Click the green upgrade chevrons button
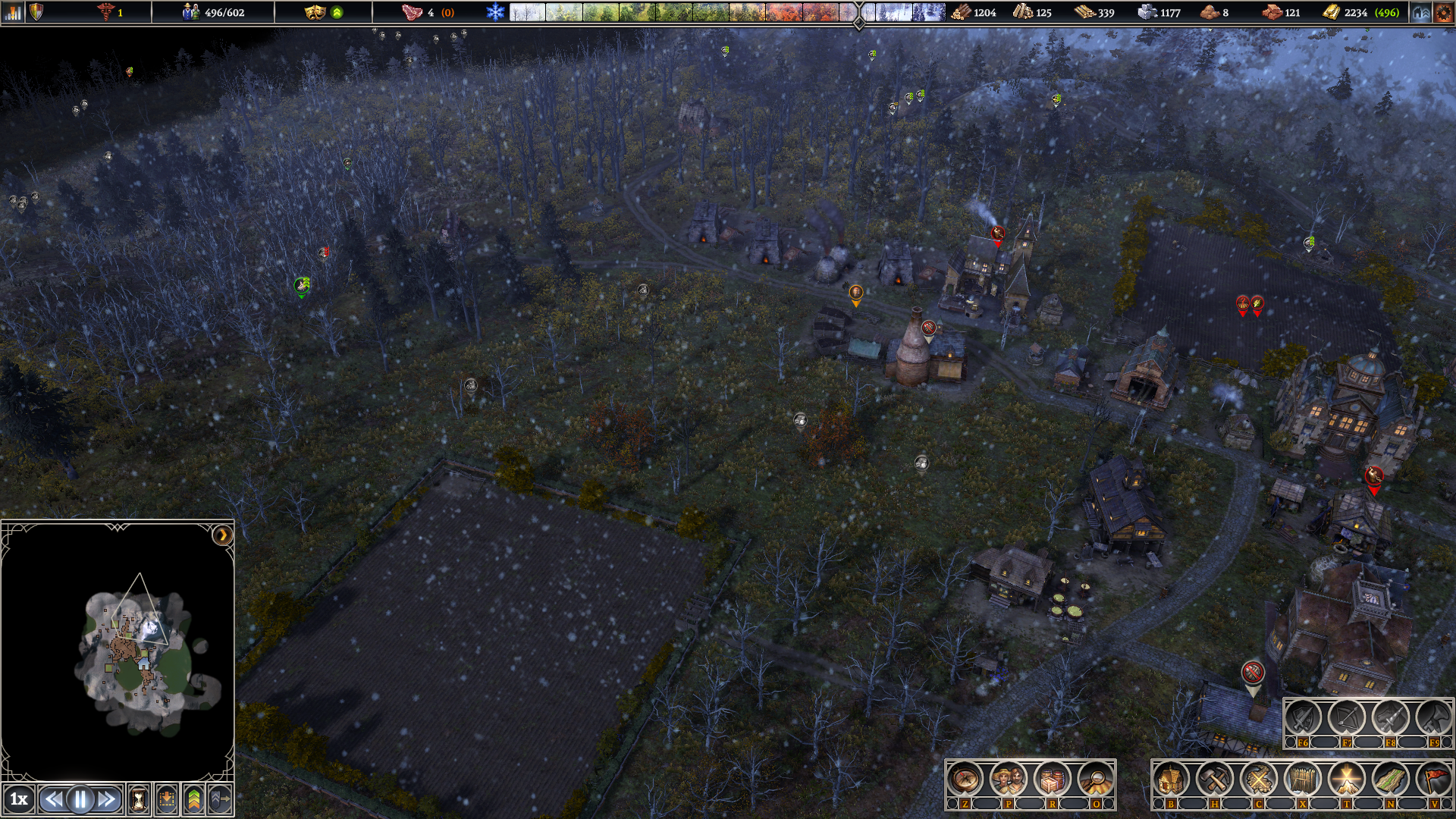Viewport: 1456px width, 819px height. [194, 799]
